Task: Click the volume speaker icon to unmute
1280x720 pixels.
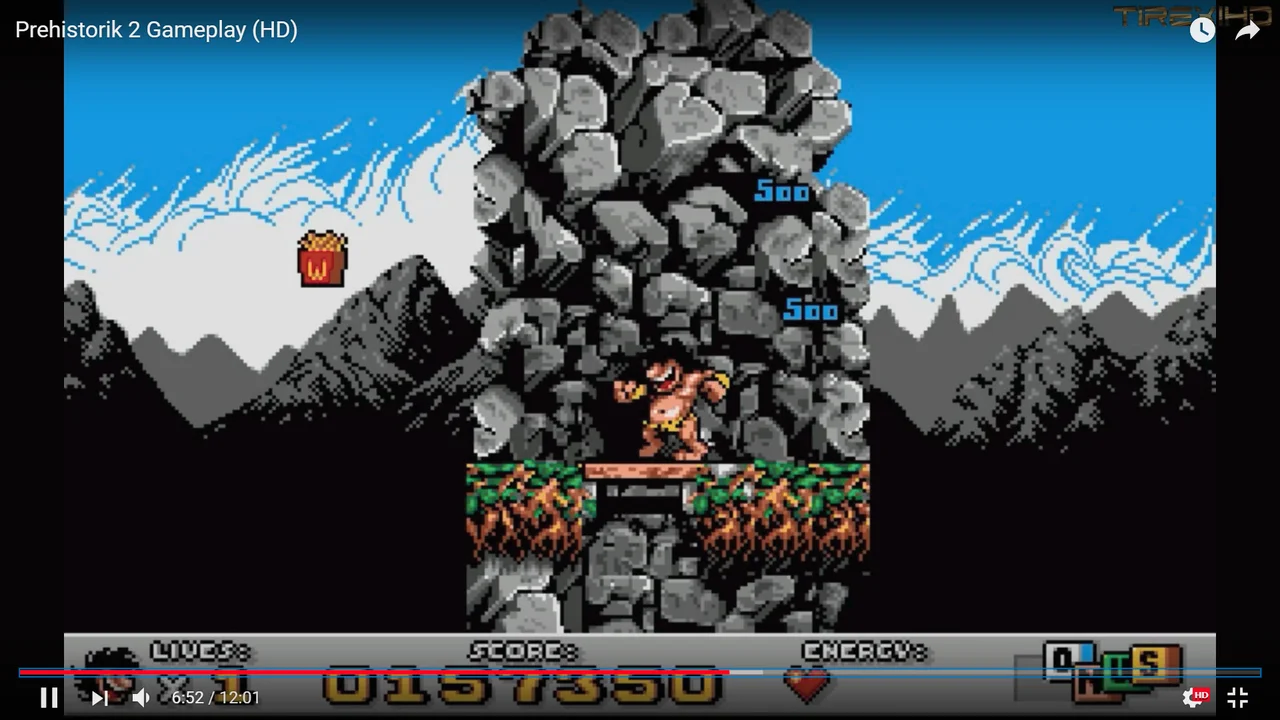Action: (x=140, y=697)
